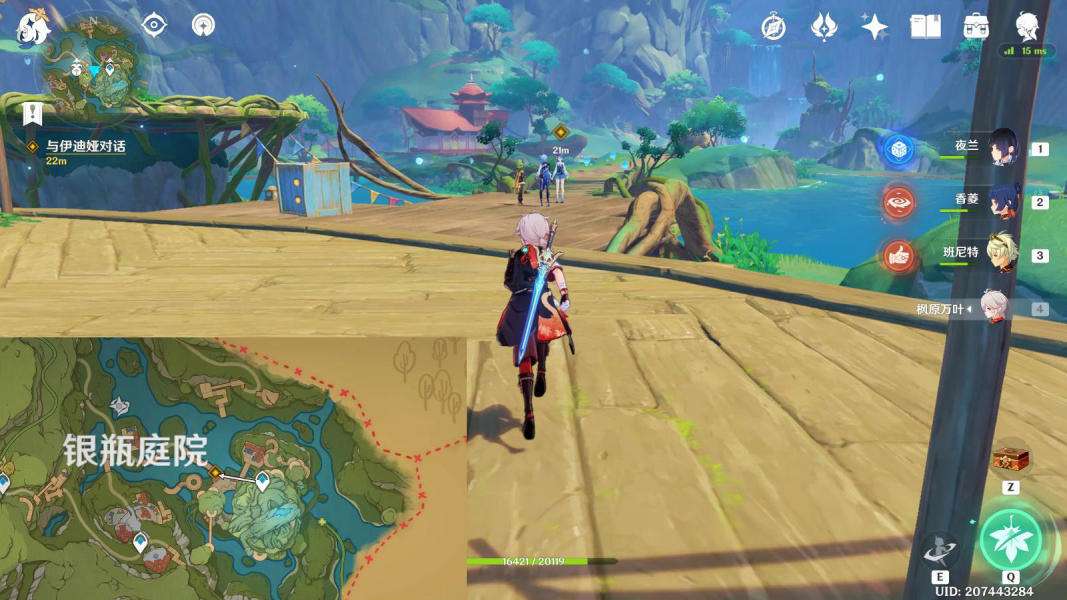Open the backpack inventory
Image resolution: width=1067 pixels, height=600 pixels.
click(x=976, y=27)
